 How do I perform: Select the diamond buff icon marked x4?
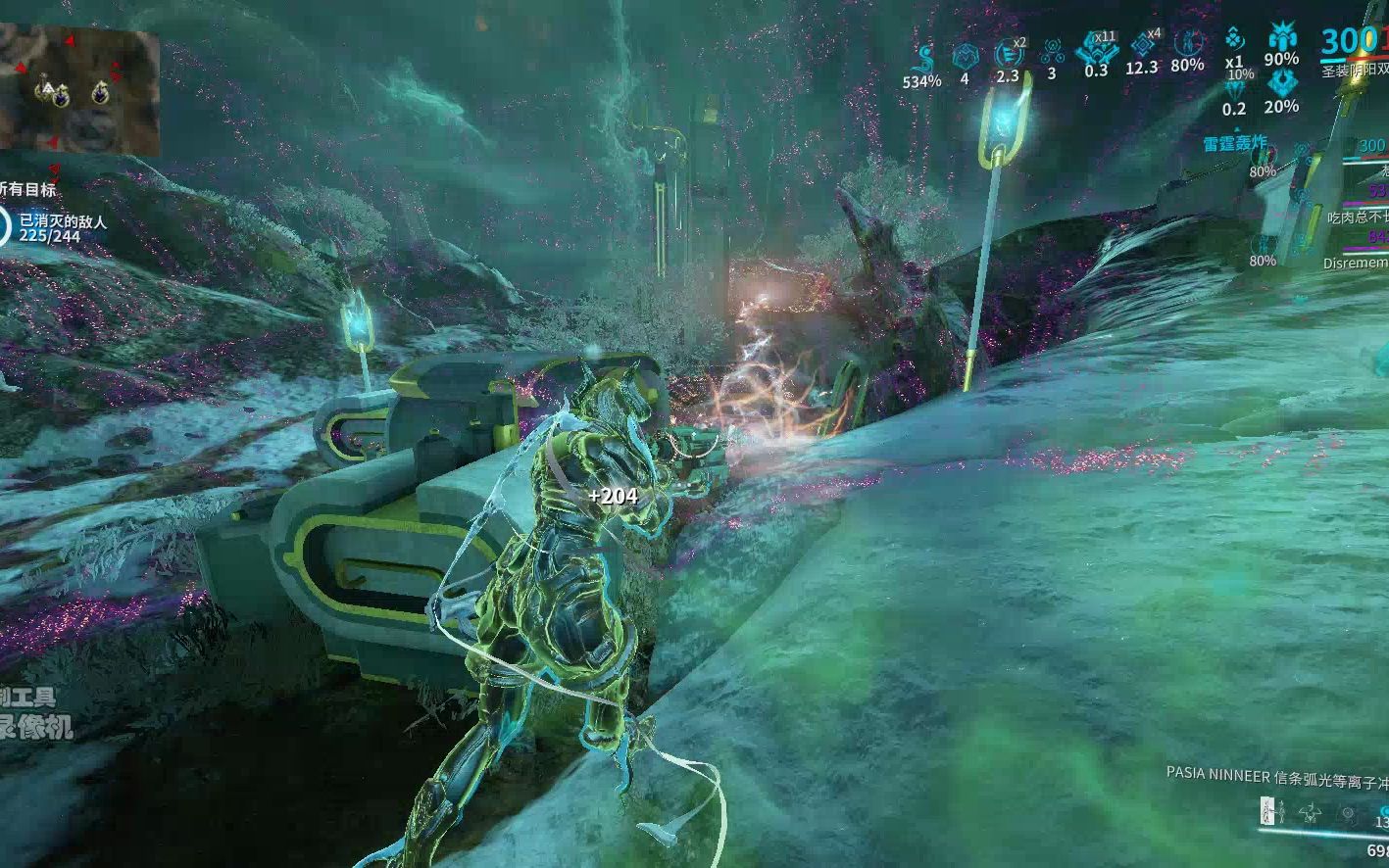(x=1141, y=46)
